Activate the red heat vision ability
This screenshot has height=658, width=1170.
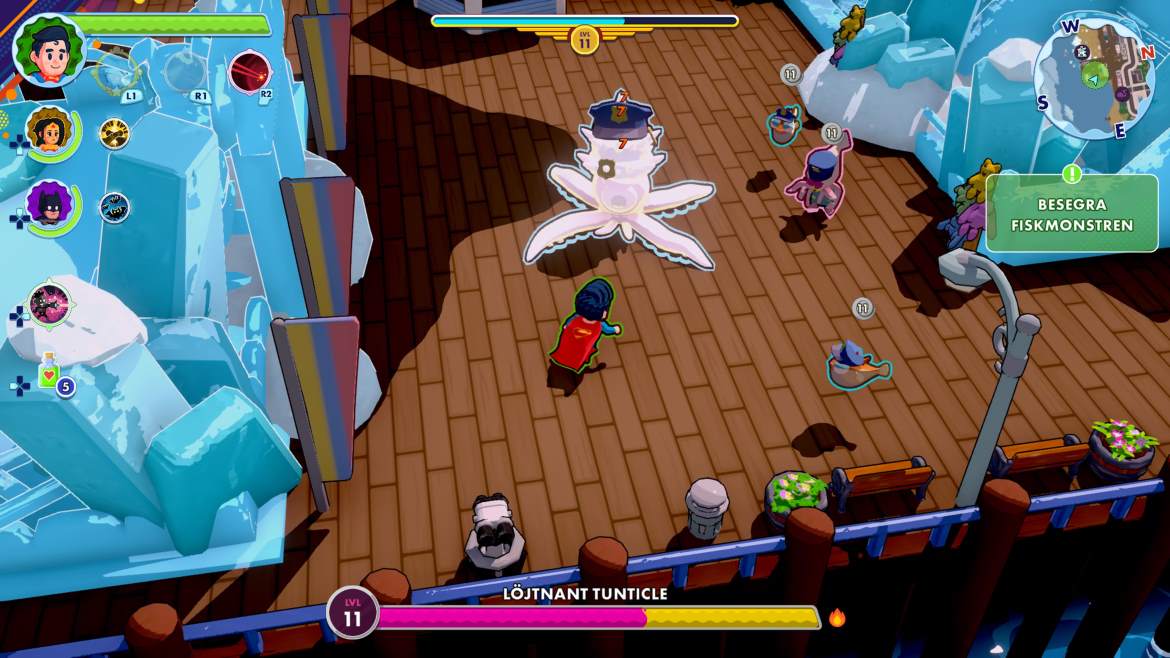click(247, 71)
